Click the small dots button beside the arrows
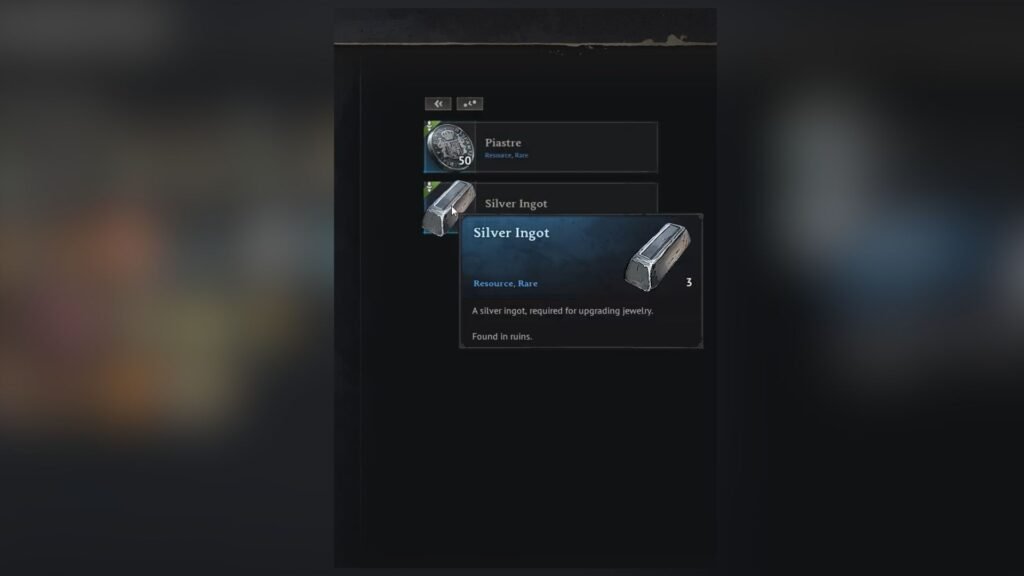 pos(470,103)
